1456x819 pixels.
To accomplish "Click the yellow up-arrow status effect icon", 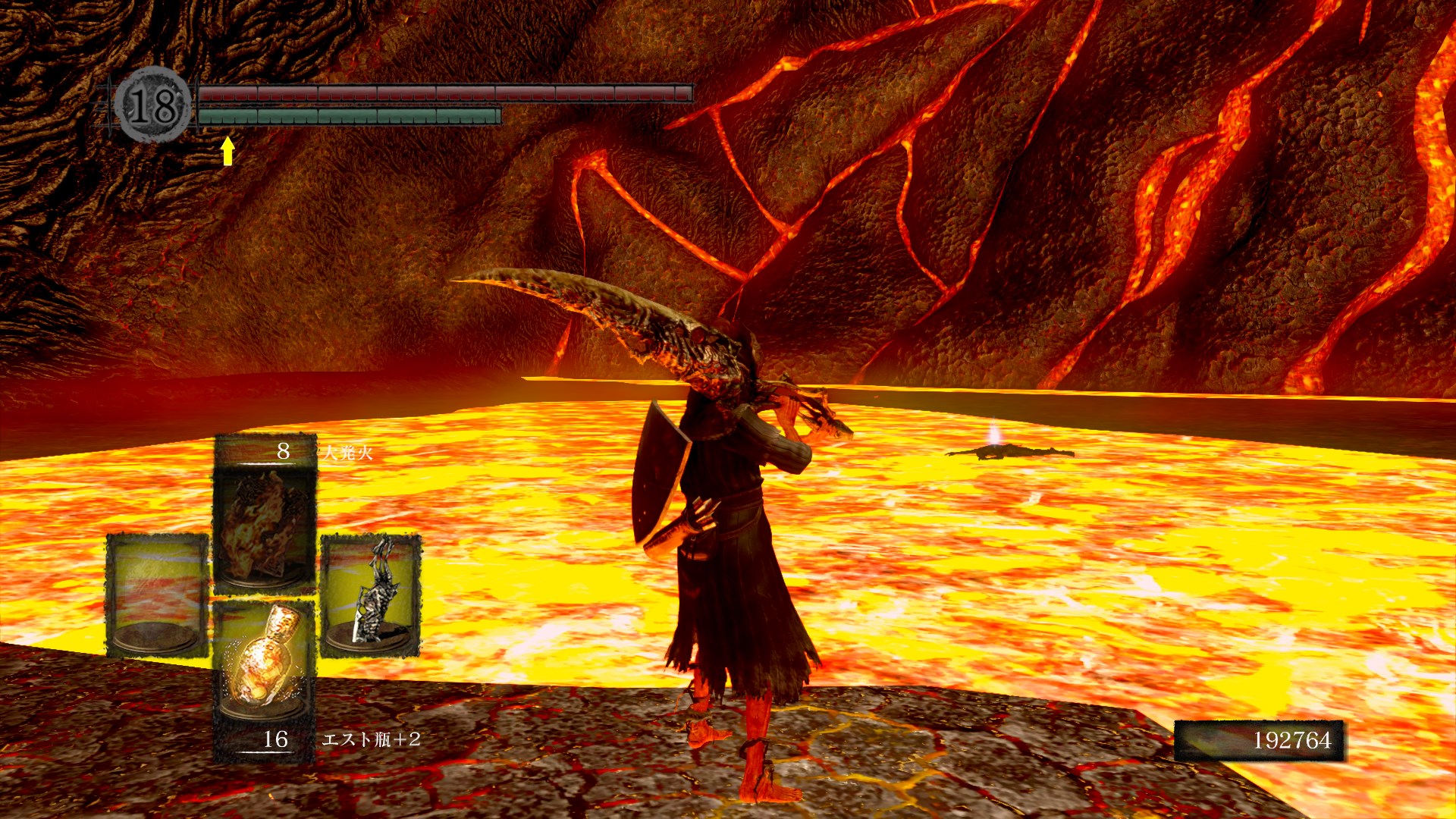I will coord(227,150).
